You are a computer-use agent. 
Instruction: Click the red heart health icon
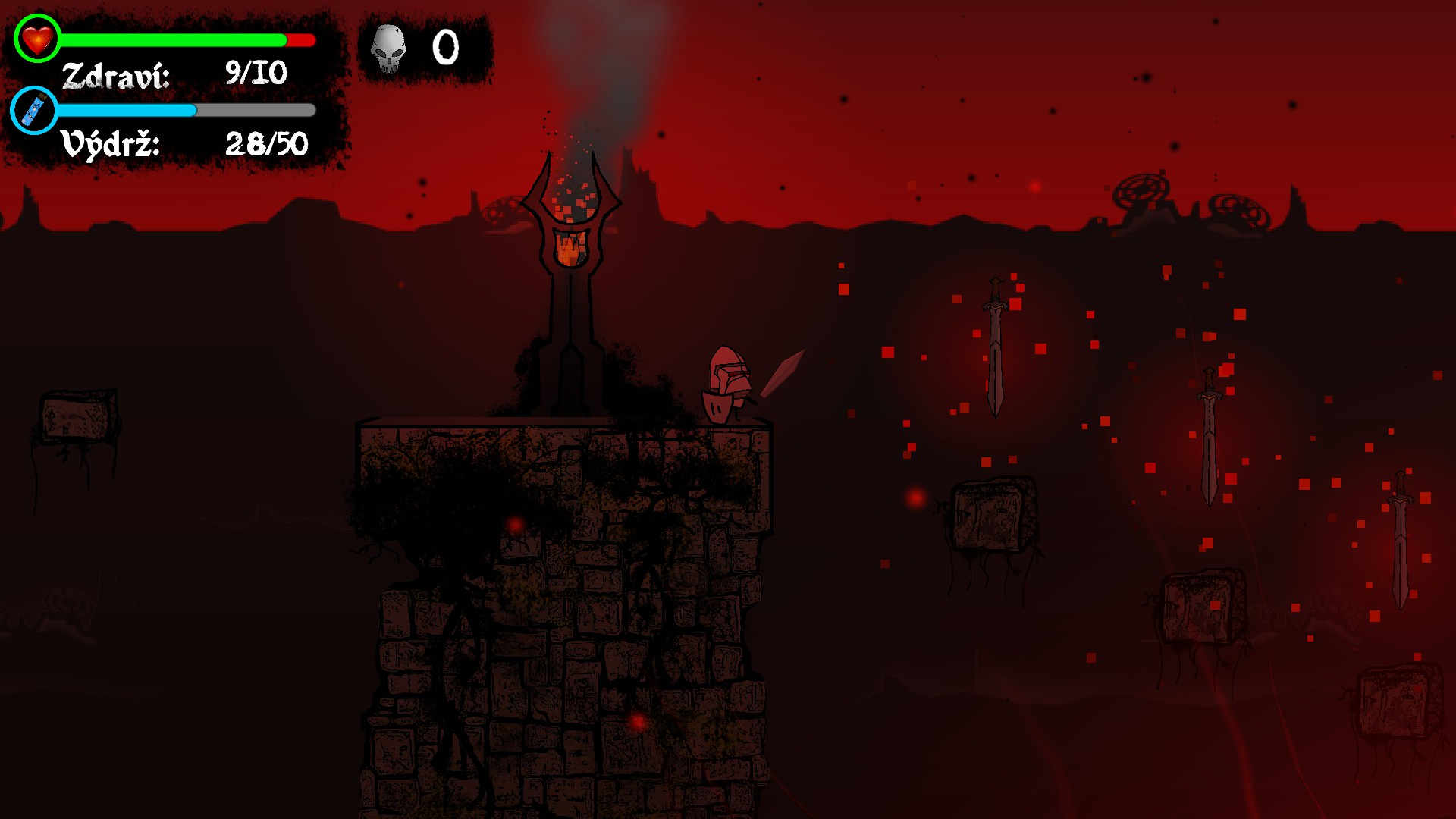[36, 38]
